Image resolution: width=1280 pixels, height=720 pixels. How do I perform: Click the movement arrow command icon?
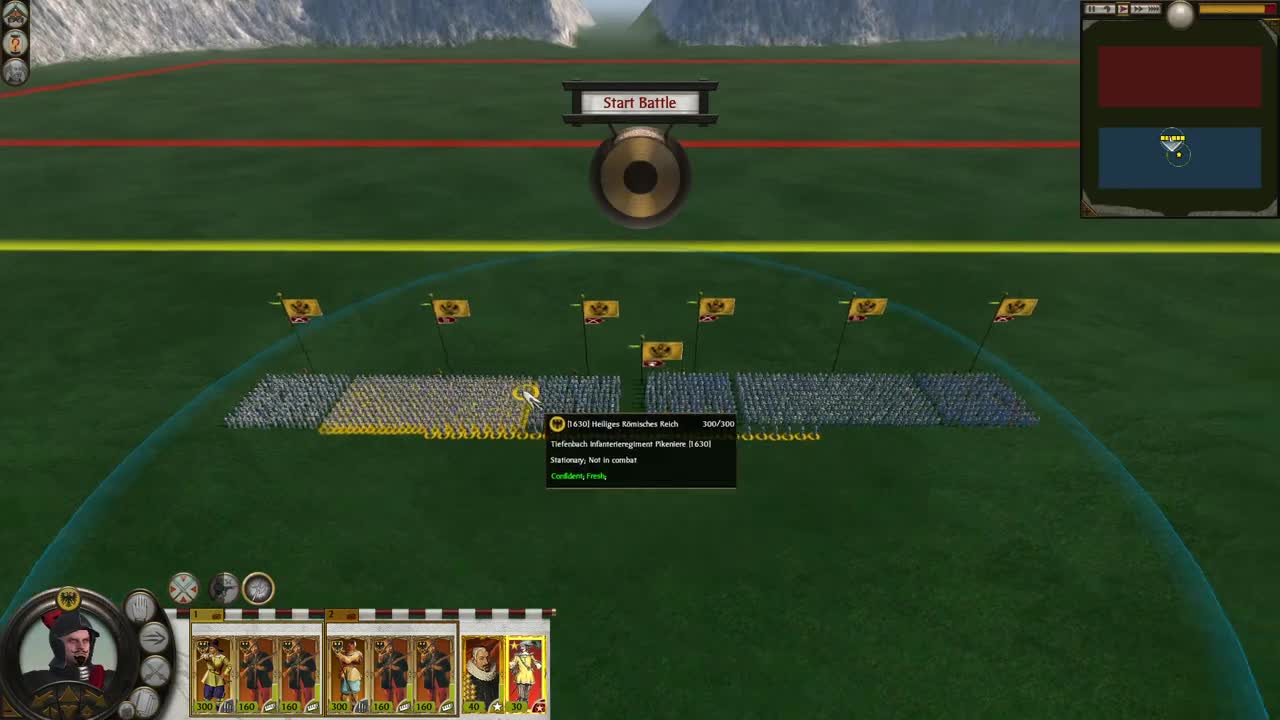[154, 637]
